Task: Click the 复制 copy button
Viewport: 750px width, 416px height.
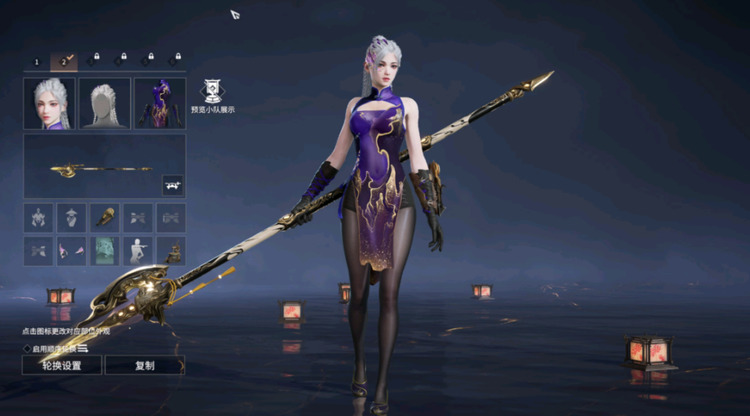Action: tap(145, 365)
